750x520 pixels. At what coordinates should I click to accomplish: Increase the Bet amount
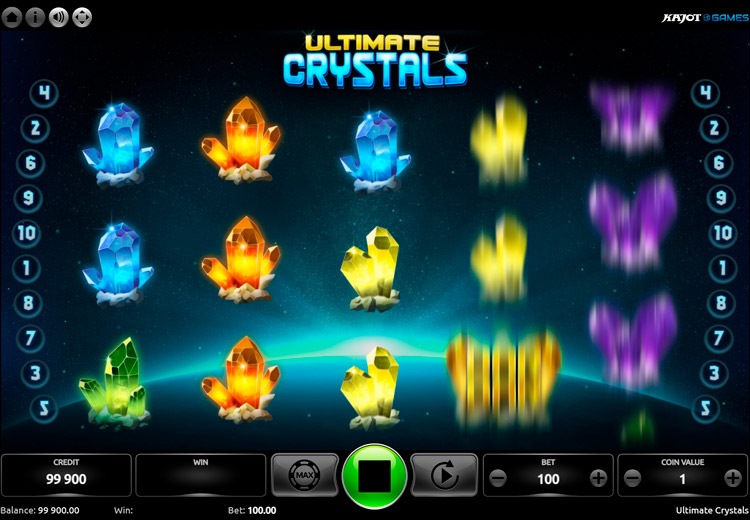click(x=598, y=479)
